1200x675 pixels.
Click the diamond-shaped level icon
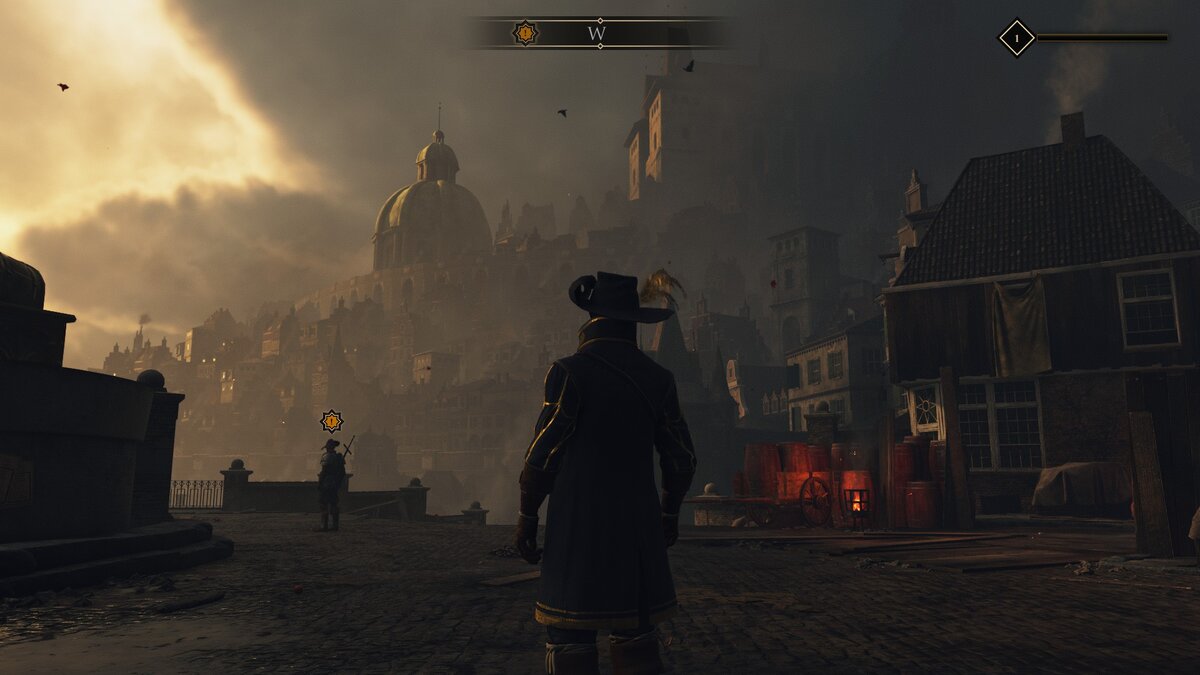click(x=1016, y=39)
